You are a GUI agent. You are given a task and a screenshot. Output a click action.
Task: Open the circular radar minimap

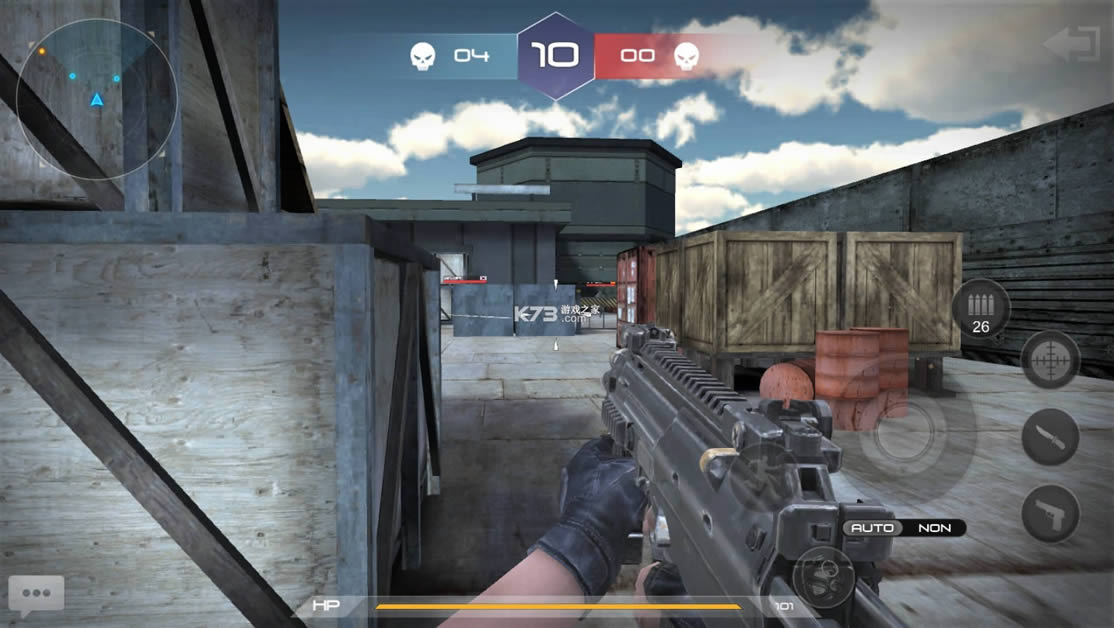[97, 99]
